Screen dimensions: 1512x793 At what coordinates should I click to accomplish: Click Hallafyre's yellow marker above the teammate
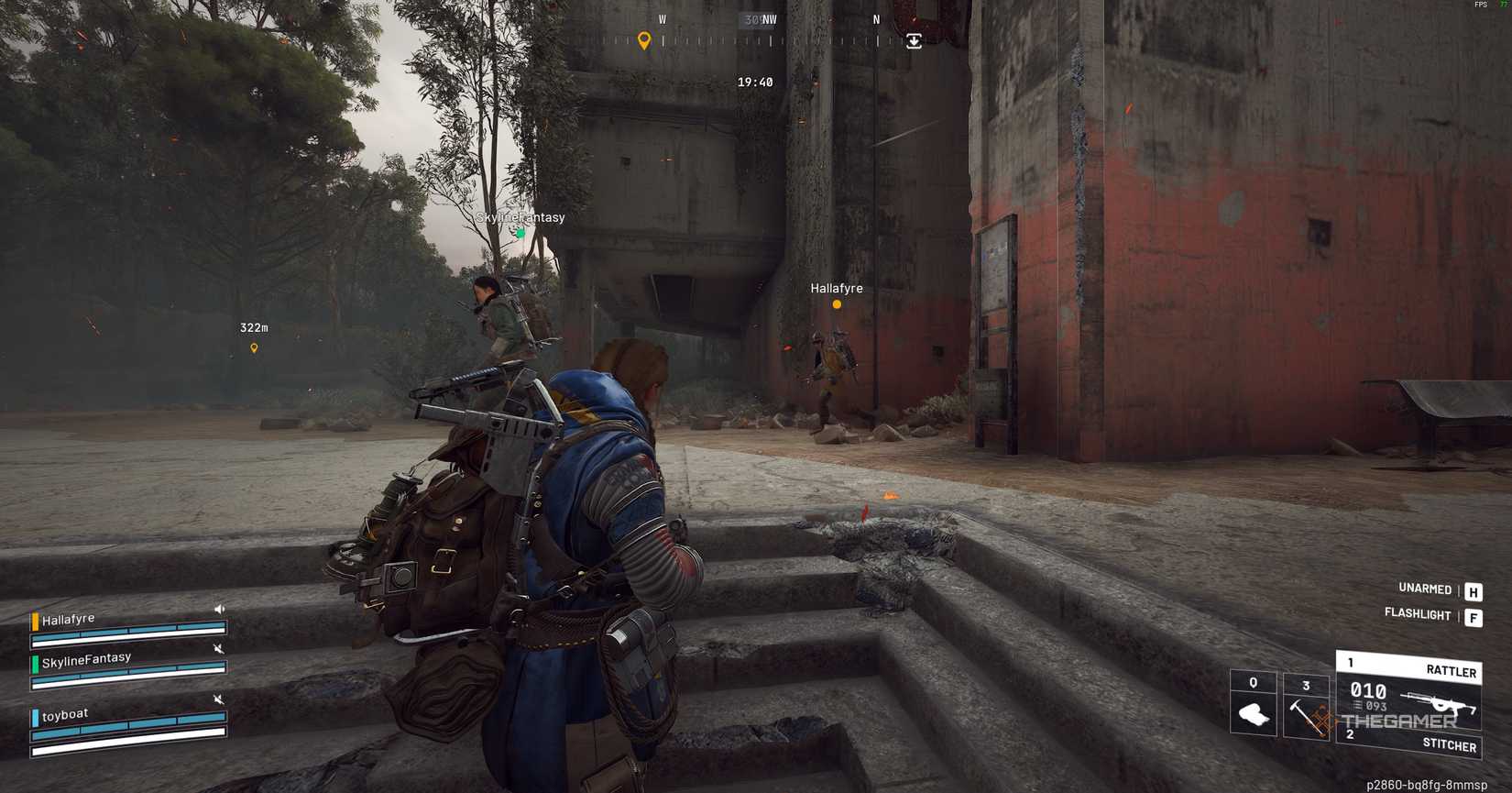tap(835, 303)
